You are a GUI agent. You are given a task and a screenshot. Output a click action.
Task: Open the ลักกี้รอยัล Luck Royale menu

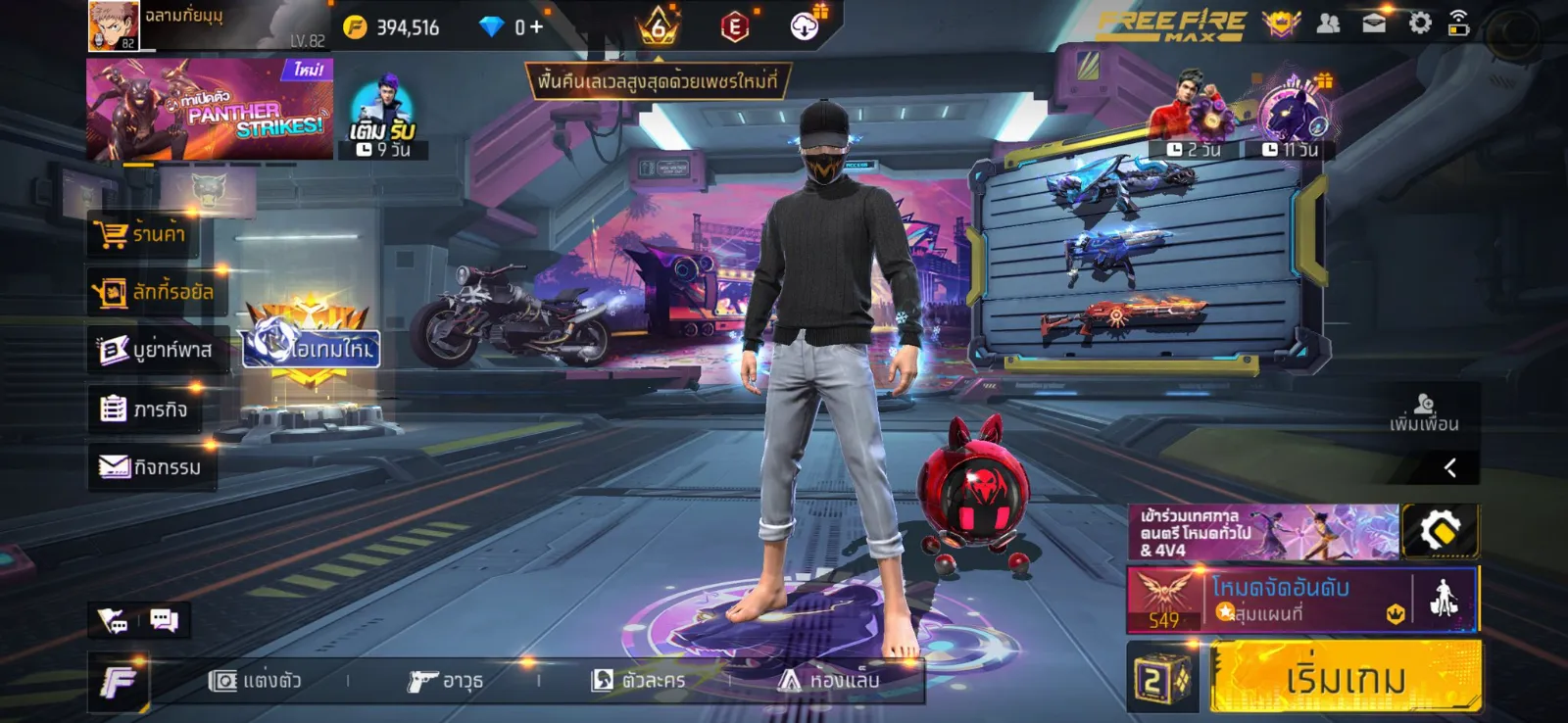coord(154,292)
